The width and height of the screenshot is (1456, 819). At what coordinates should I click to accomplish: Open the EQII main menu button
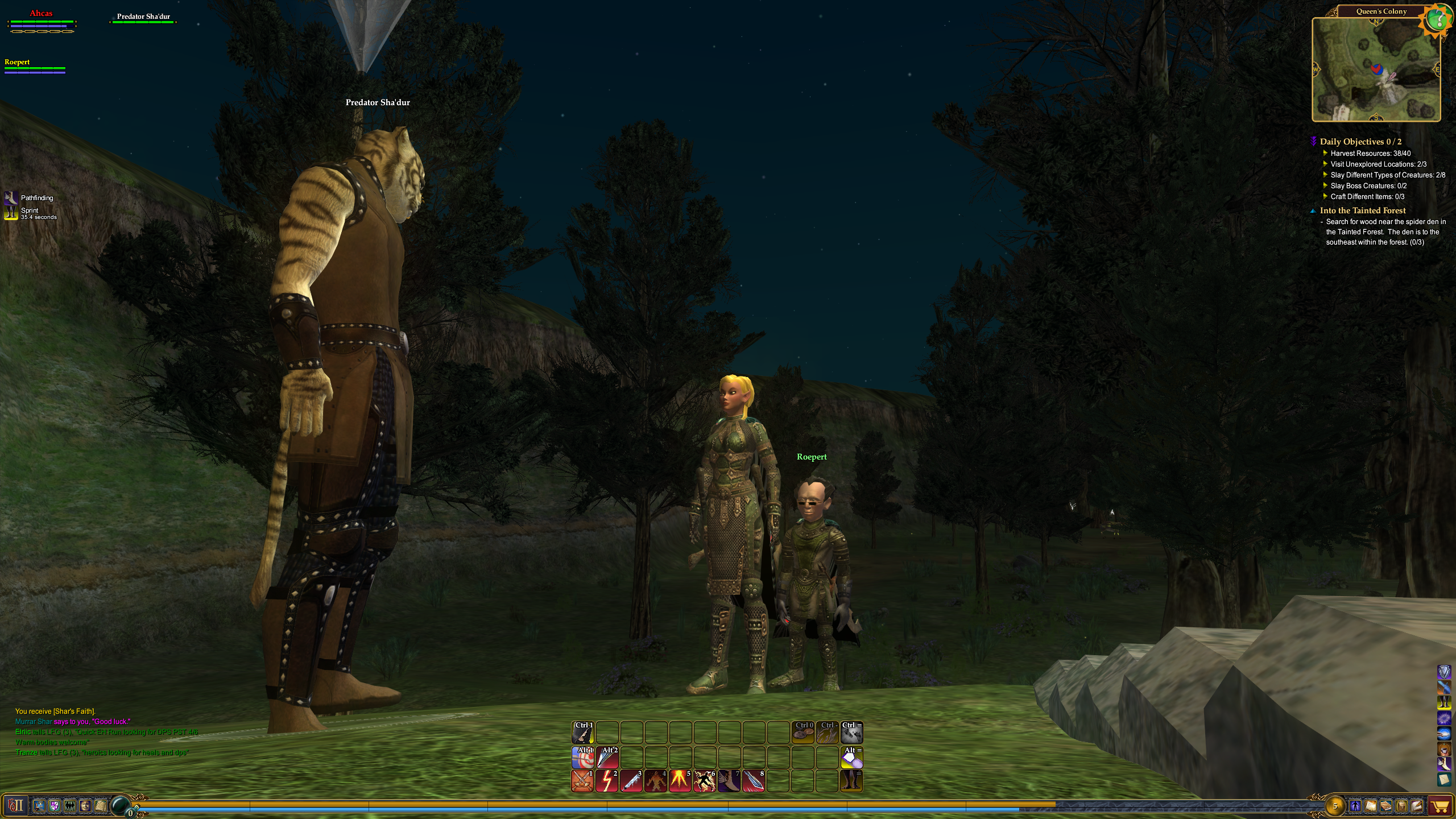point(15,805)
